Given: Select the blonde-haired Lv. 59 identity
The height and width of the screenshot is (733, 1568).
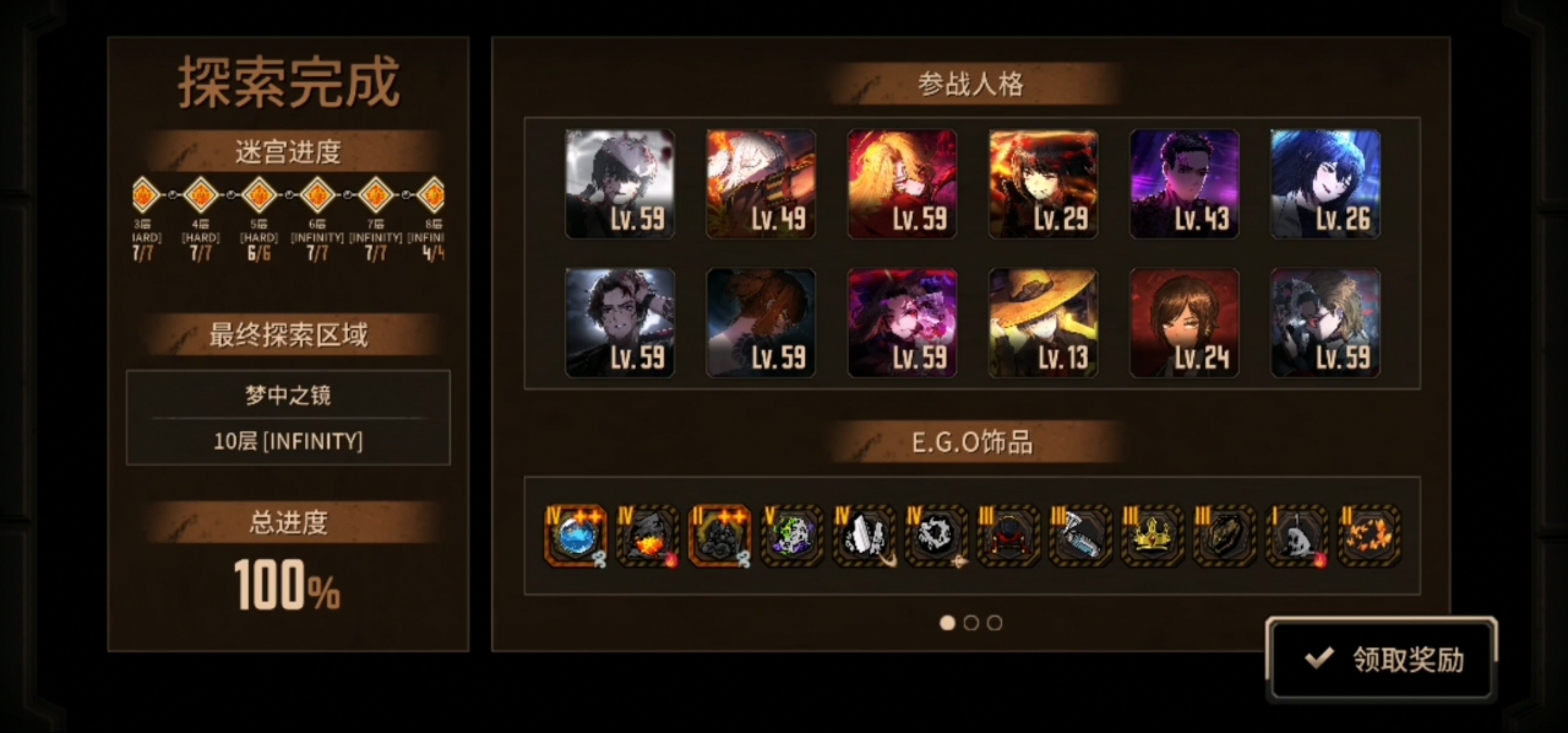Looking at the screenshot, I should (901, 184).
